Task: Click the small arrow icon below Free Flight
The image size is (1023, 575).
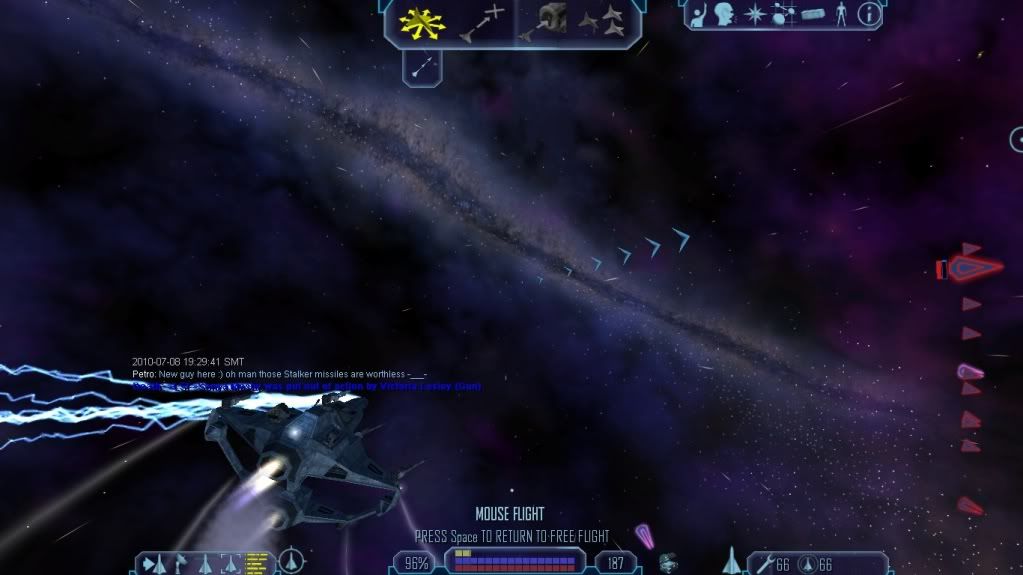Action: (422, 67)
